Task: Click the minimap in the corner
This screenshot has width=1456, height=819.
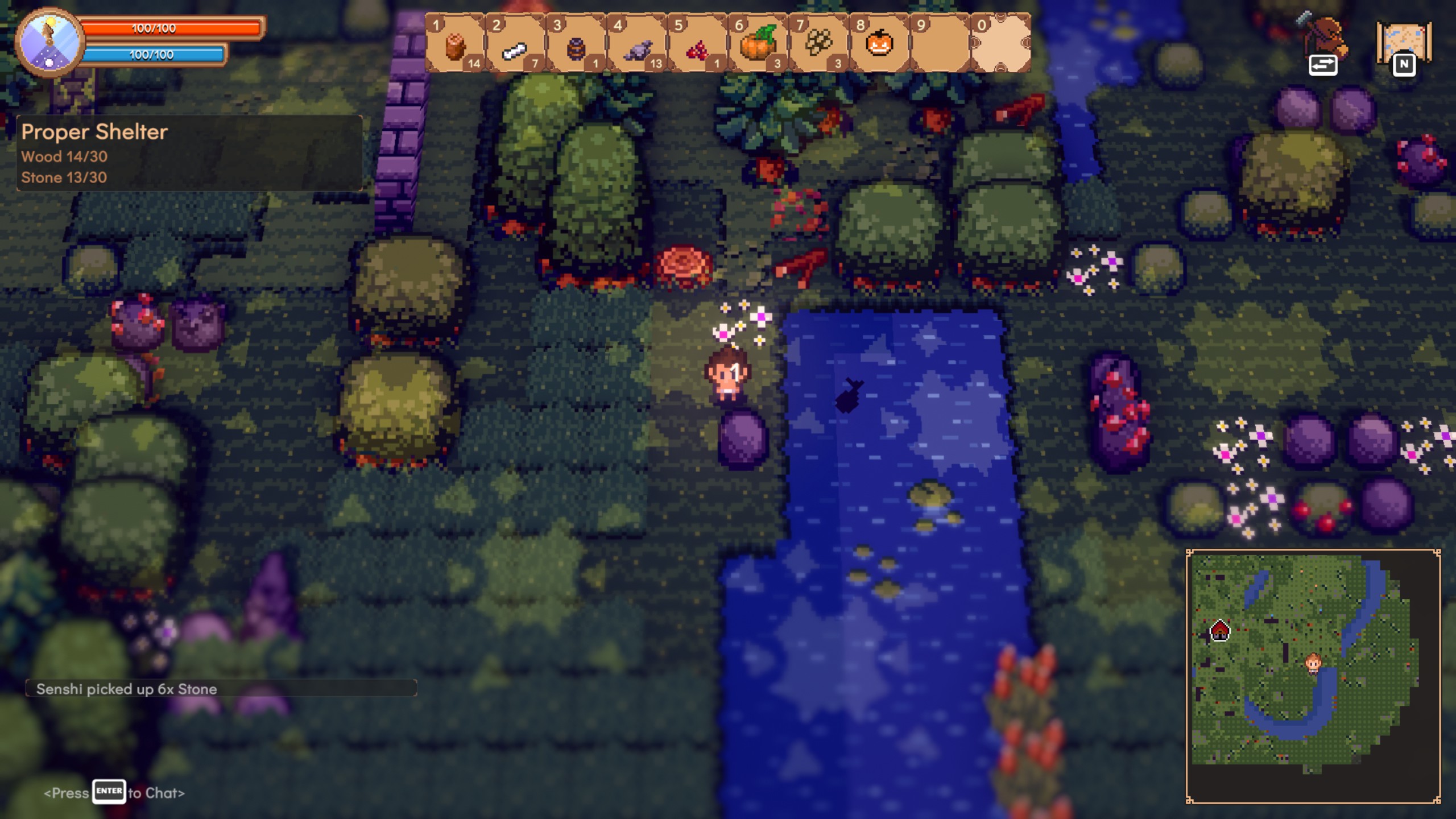Action: pyautogui.click(x=1313, y=676)
